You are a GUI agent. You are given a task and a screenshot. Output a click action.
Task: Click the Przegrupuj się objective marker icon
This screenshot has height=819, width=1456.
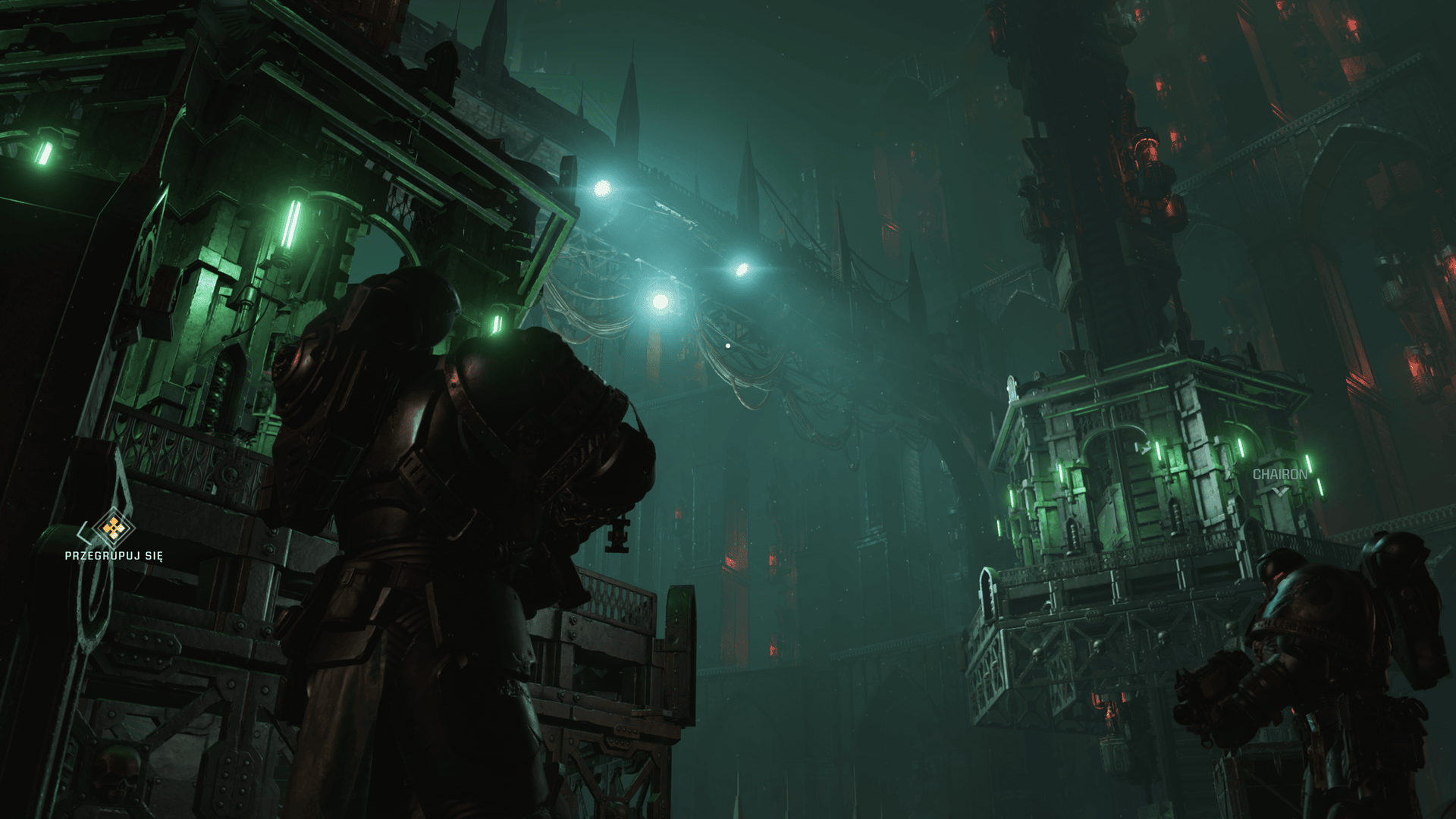pyautogui.click(x=113, y=528)
